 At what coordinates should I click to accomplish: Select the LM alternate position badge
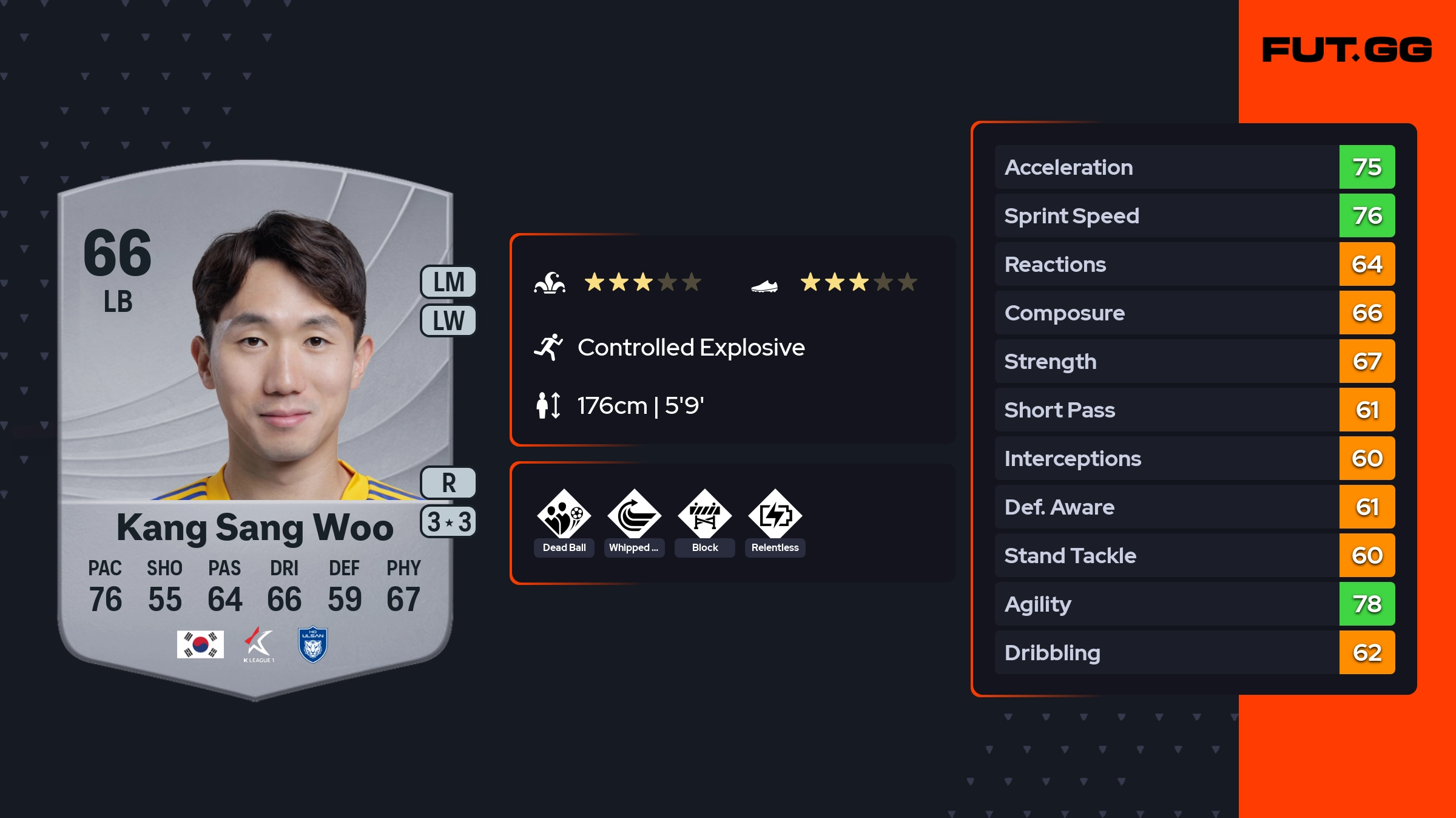(x=449, y=282)
